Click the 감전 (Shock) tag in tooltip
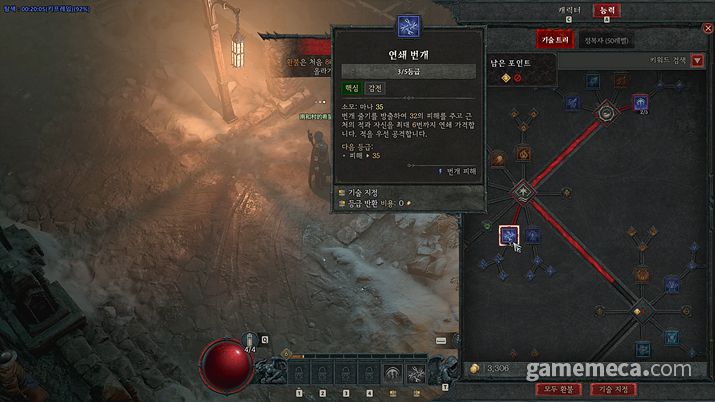715x402 pixels. (374, 88)
